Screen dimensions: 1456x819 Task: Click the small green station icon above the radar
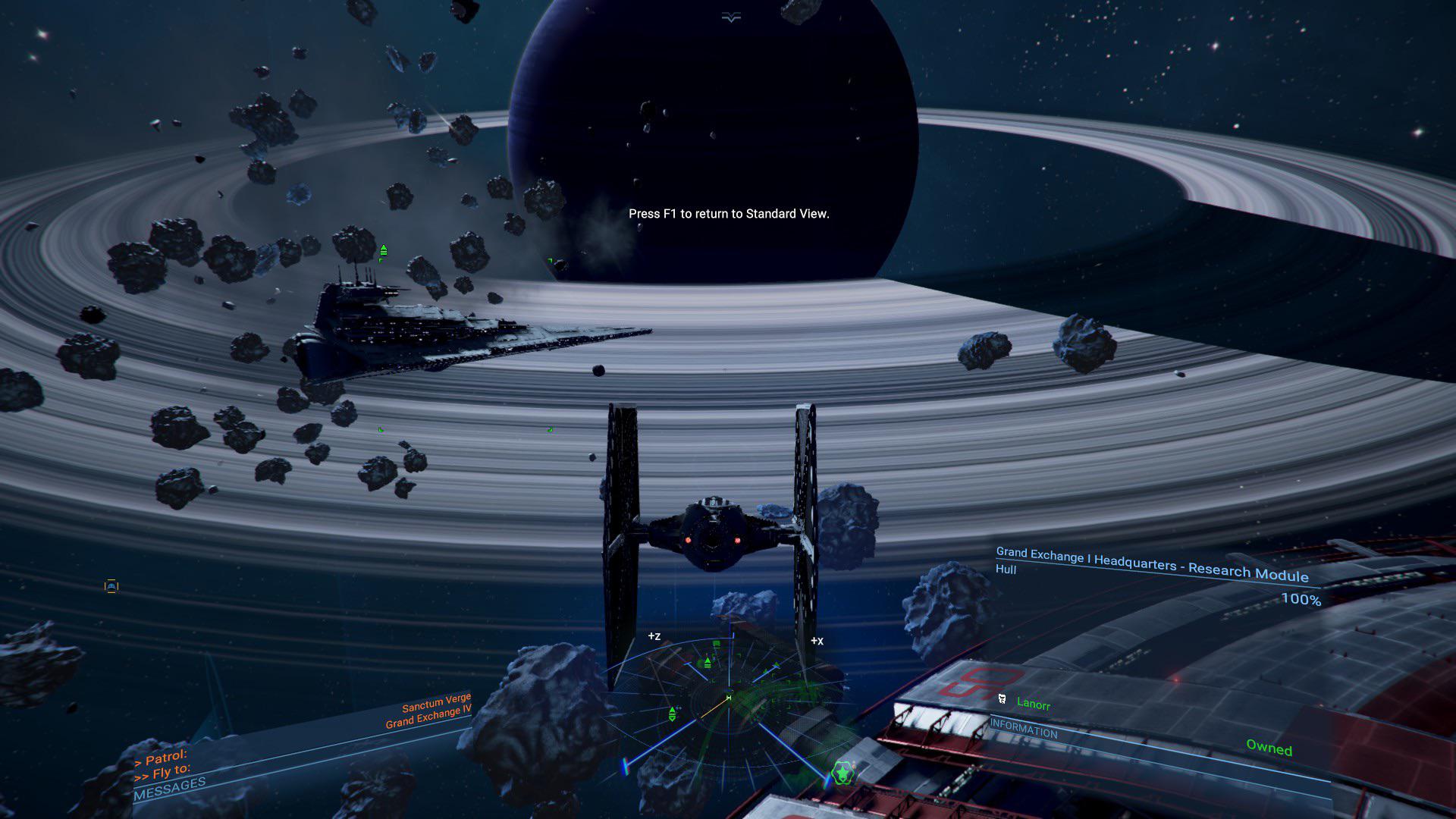coord(717,643)
